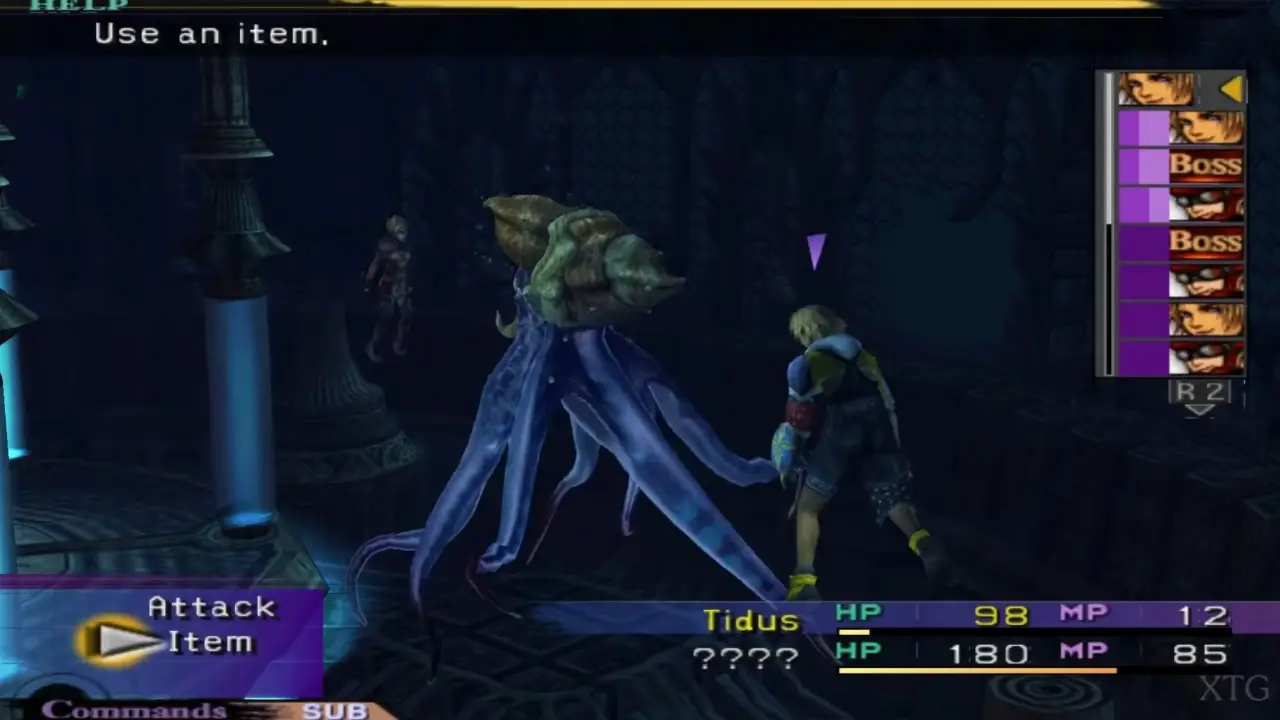Switch to the SUB commands tab
Screen dimensions: 1280x720
point(334,710)
